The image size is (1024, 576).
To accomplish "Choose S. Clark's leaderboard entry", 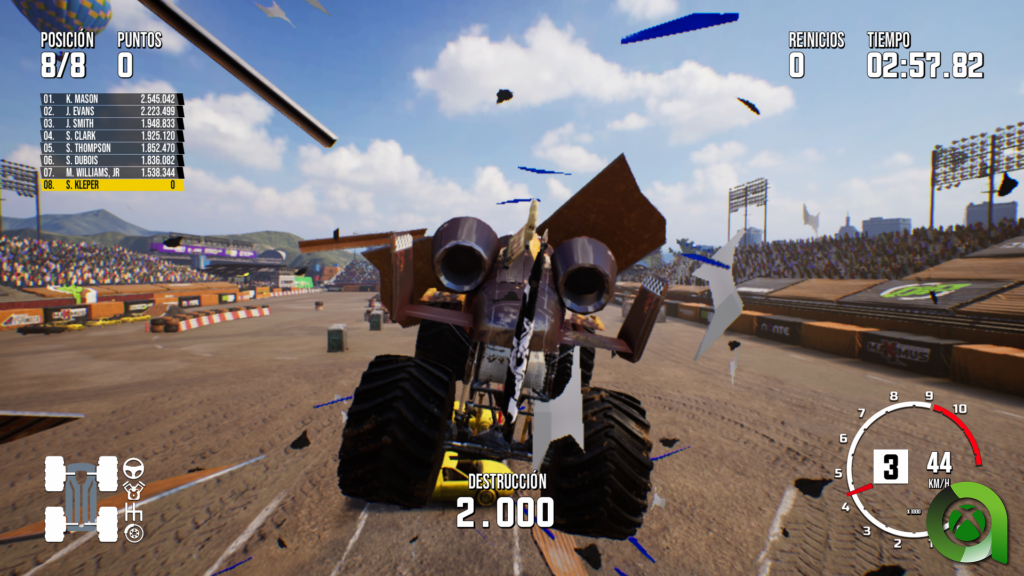I will [111, 136].
